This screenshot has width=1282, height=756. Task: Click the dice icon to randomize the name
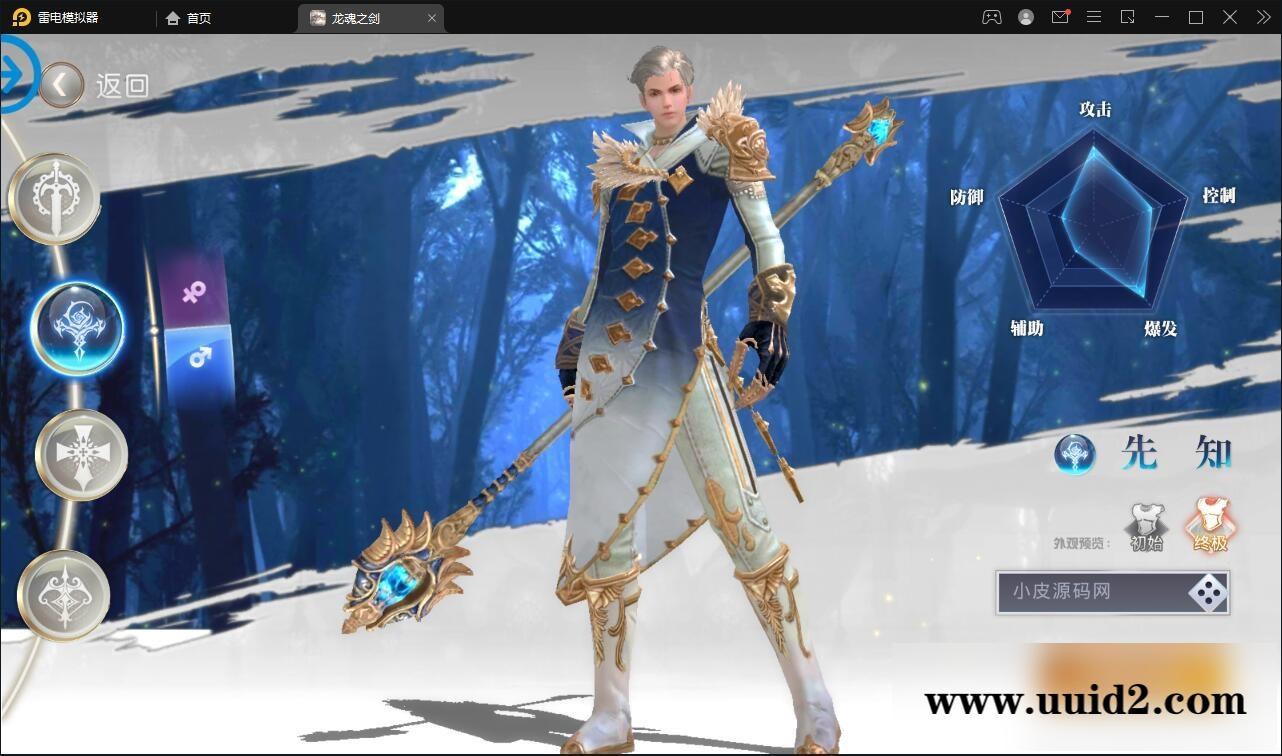1207,593
